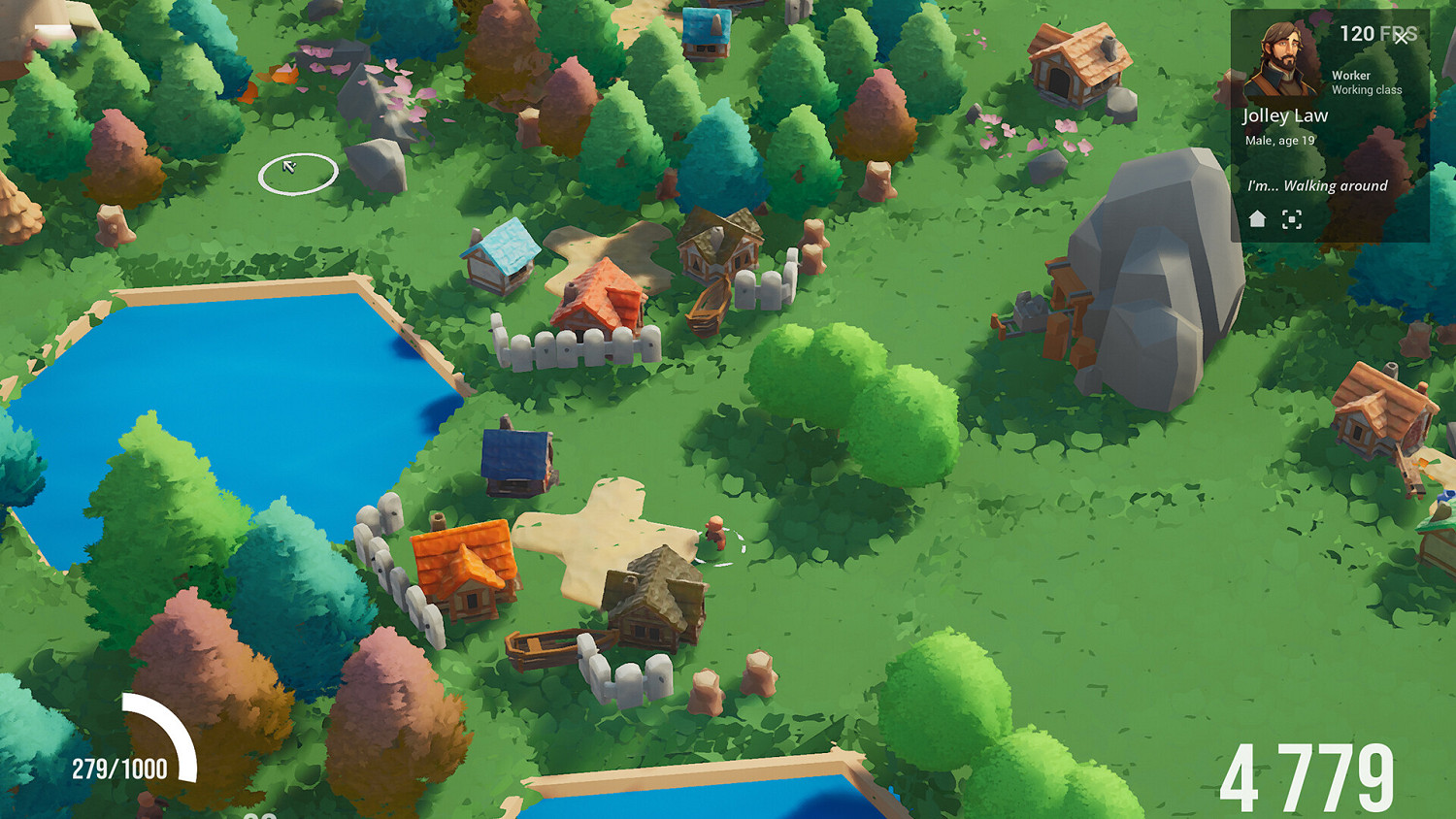Click the home icon in Jolley Law's panel

(x=1255, y=219)
